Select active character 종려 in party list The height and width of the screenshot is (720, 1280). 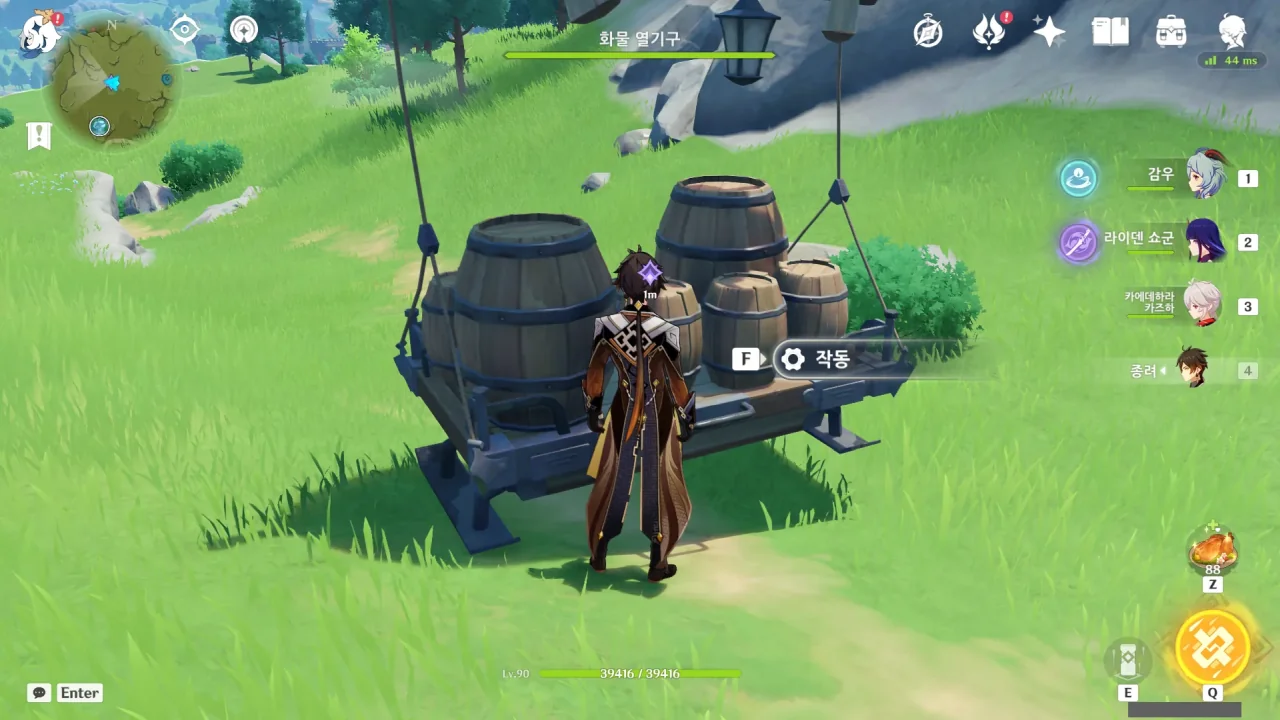point(1191,369)
